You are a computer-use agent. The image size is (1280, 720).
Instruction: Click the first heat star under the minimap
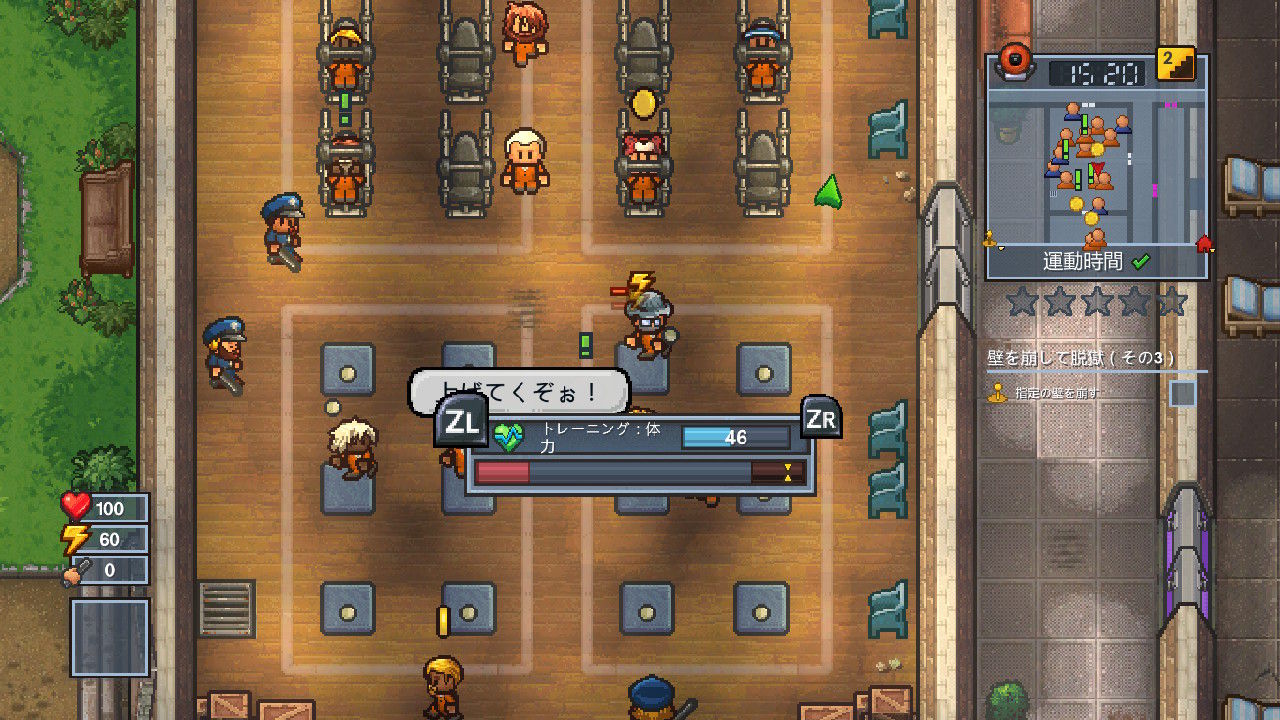pyautogui.click(x=1020, y=300)
